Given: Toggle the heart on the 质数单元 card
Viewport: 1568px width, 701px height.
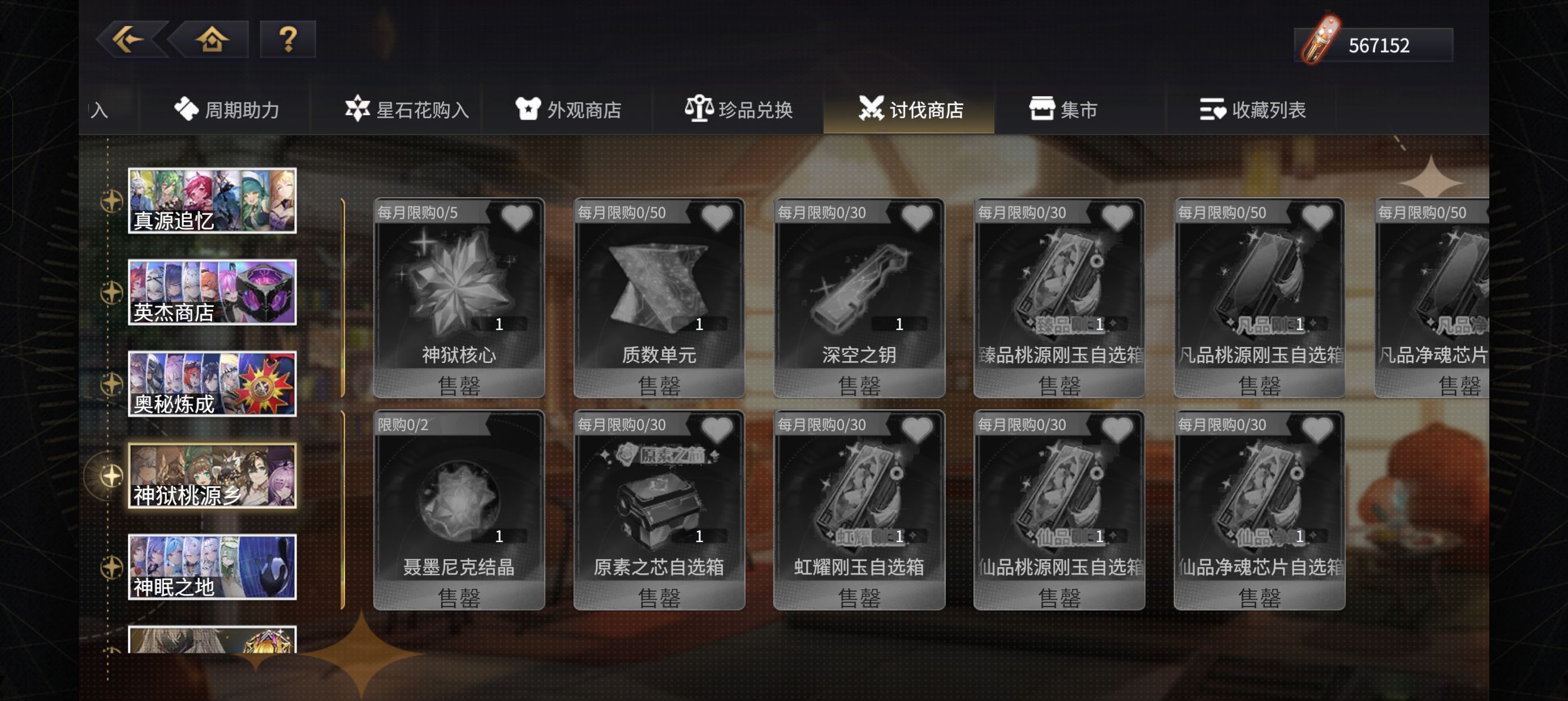Looking at the screenshot, I should coord(717,218).
